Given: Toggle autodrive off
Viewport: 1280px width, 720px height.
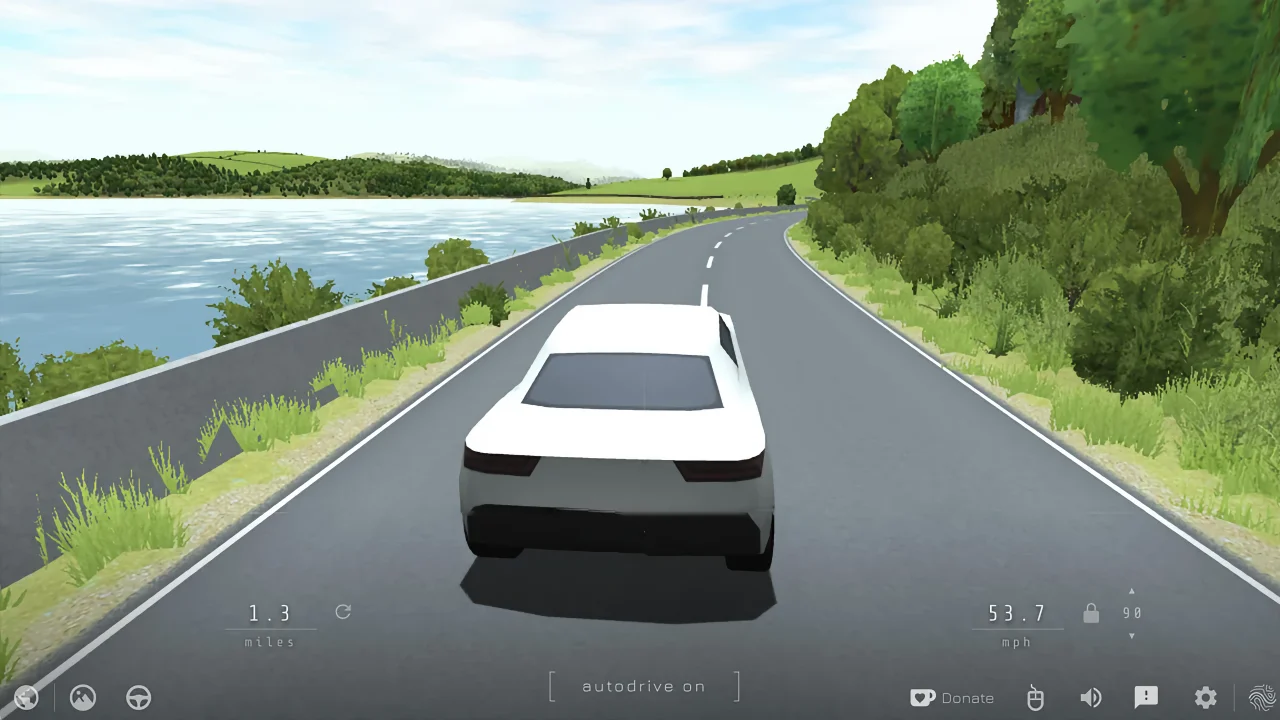Looking at the screenshot, I should [x=643, y=686].
